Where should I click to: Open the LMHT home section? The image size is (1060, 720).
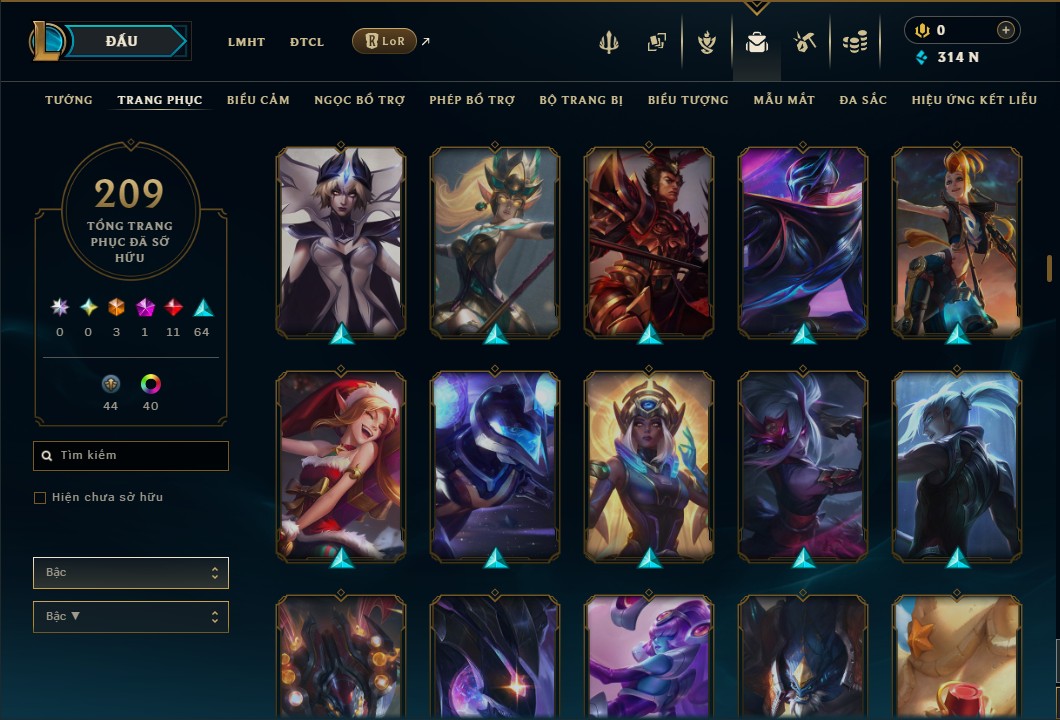click(246, 42)
